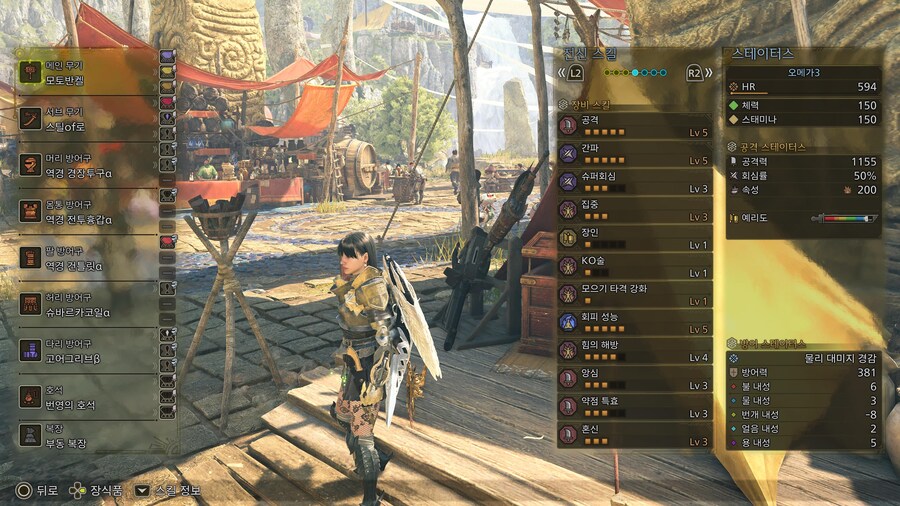Click the 힘의 해방 skill entry

point(635,350)
